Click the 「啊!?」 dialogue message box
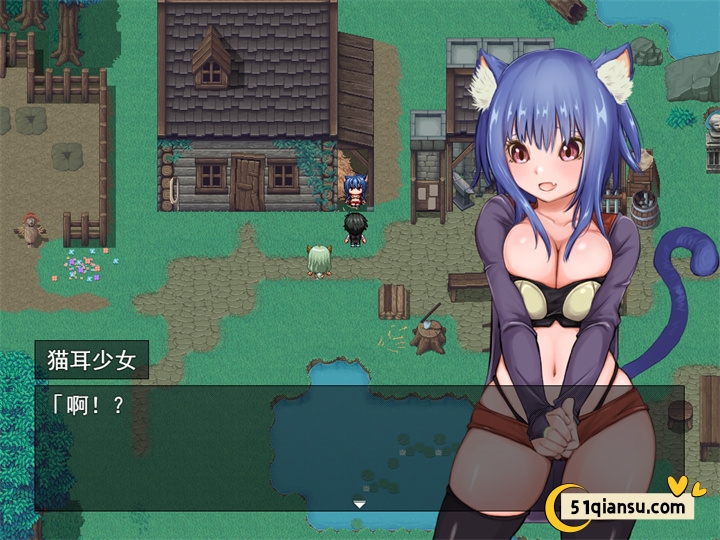This screenshot has width=720, height=540. (250, 445)
